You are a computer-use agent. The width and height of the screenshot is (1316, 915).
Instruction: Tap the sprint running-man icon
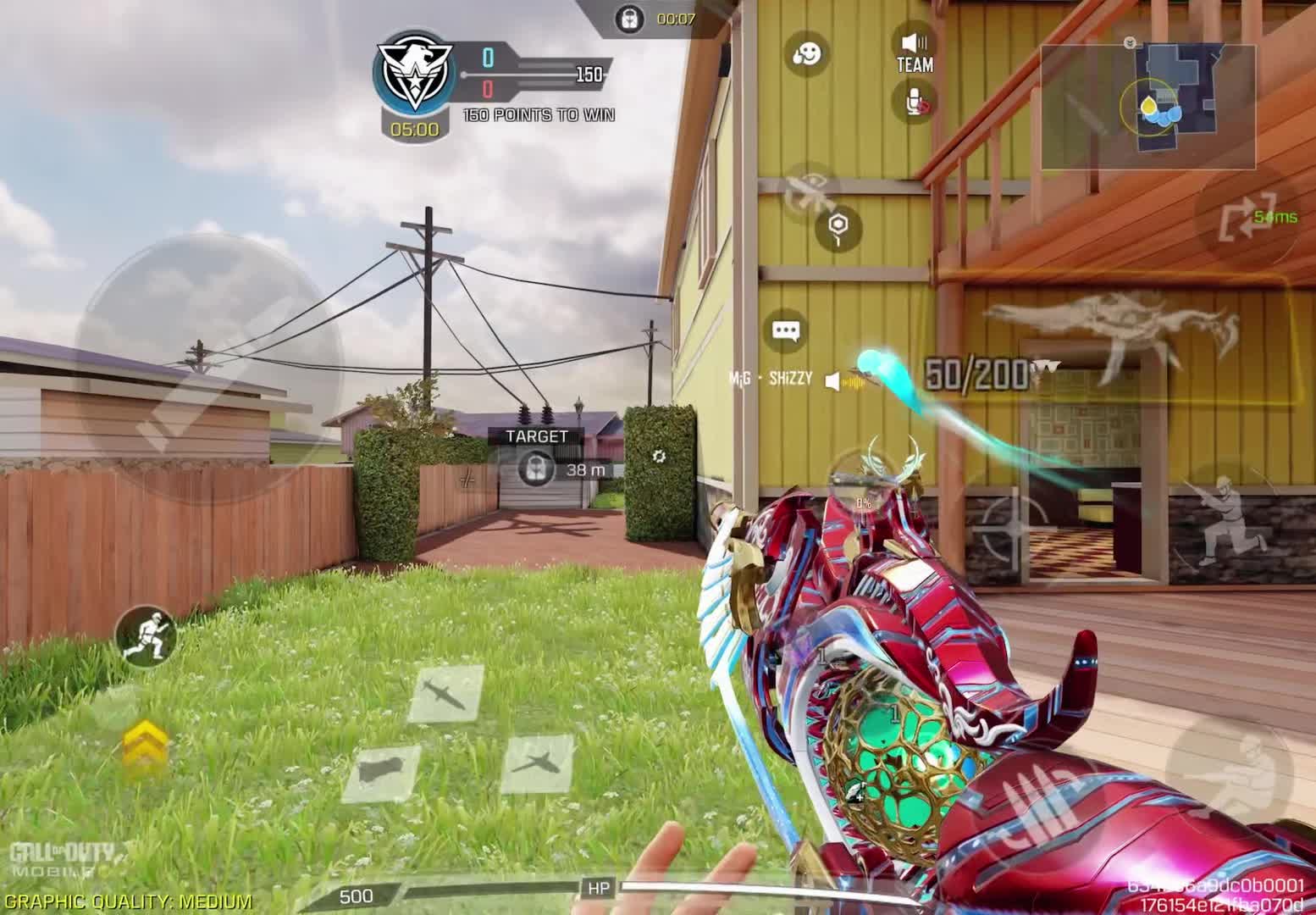point(146,634)
